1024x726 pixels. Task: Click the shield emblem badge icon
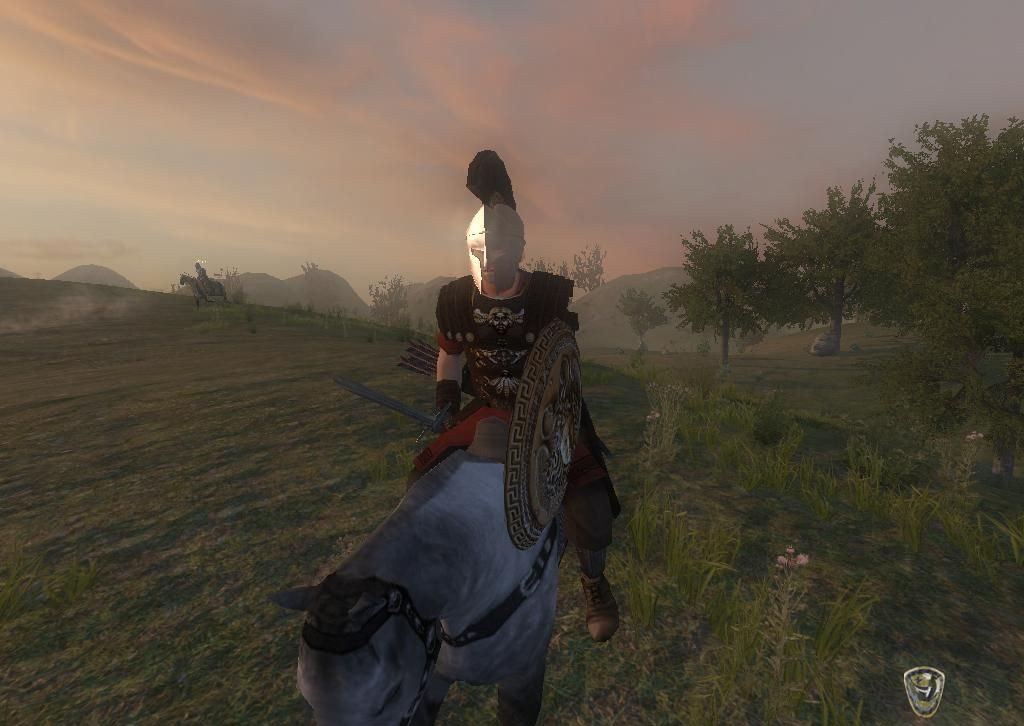[x=923, y=691]
